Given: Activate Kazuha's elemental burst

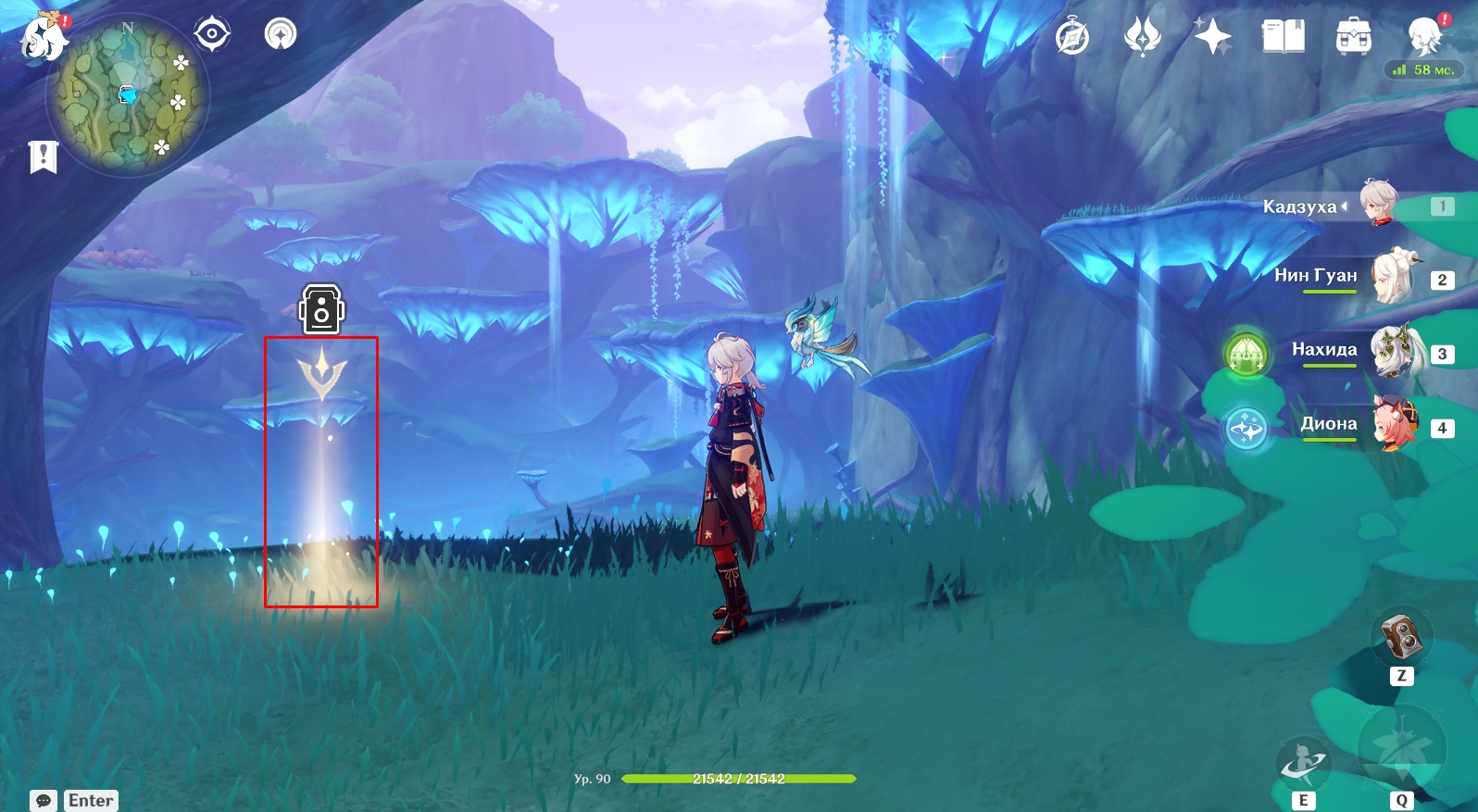Looking at the screenshot, I should (1400, 748).
